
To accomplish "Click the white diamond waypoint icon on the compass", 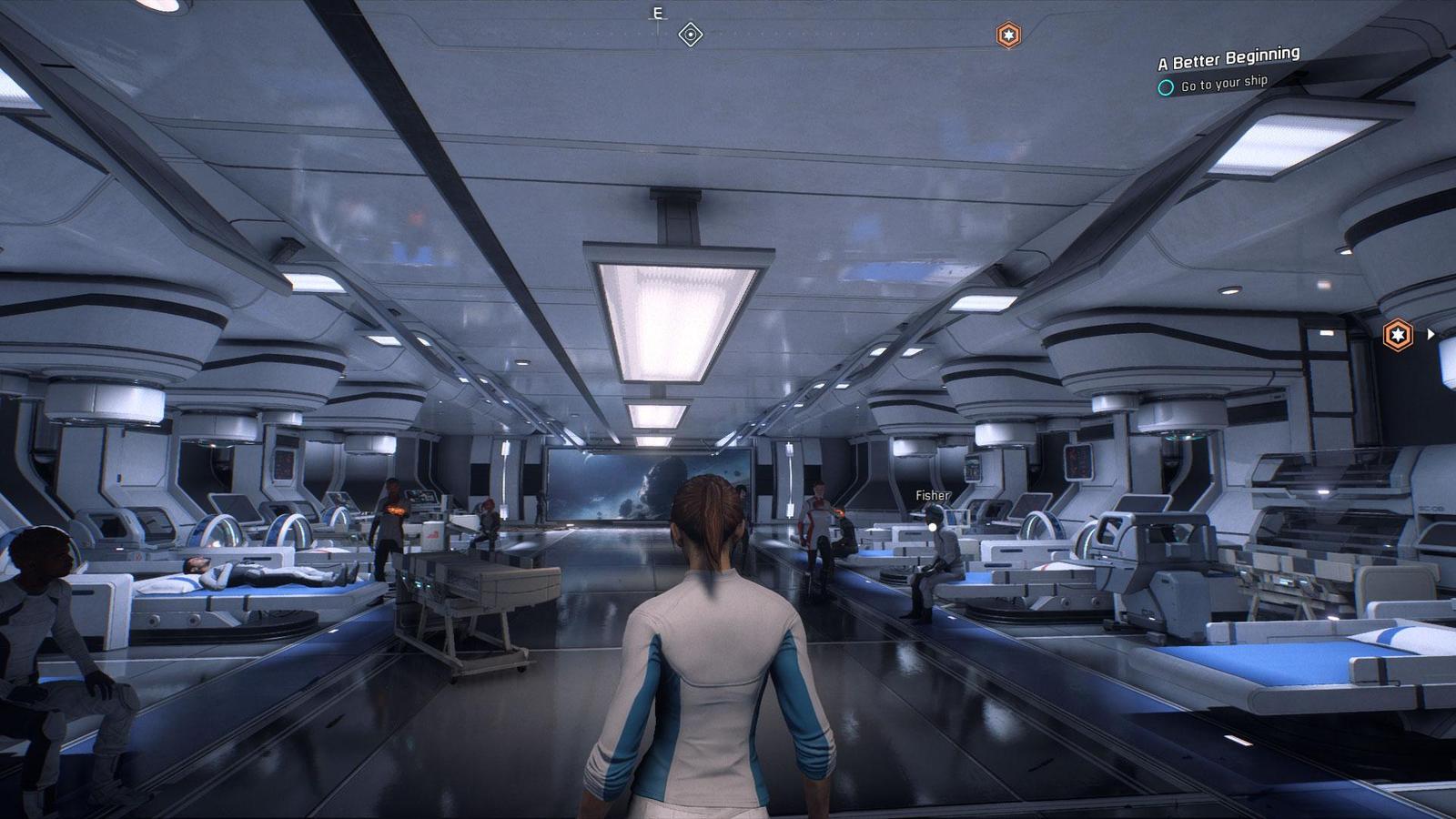I will coord(691,33).
